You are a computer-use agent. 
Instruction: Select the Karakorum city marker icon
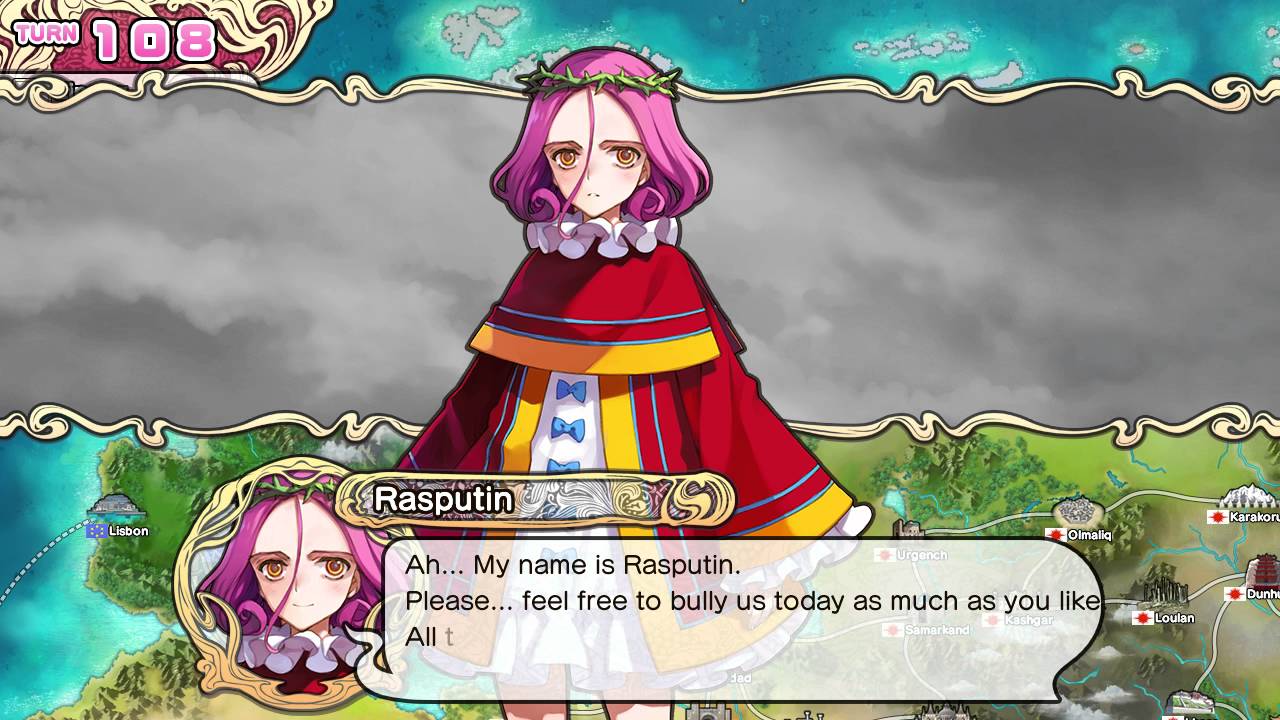(x=1217, y=518)
